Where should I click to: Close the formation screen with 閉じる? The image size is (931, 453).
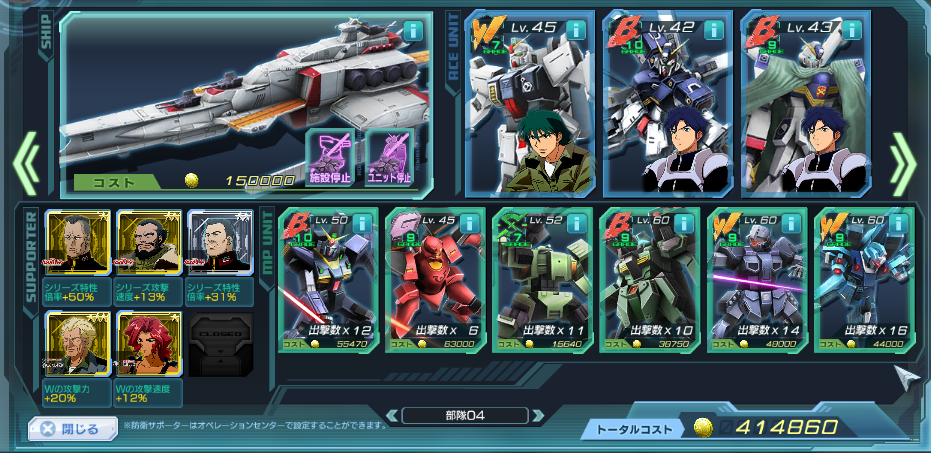pos(69,429)
